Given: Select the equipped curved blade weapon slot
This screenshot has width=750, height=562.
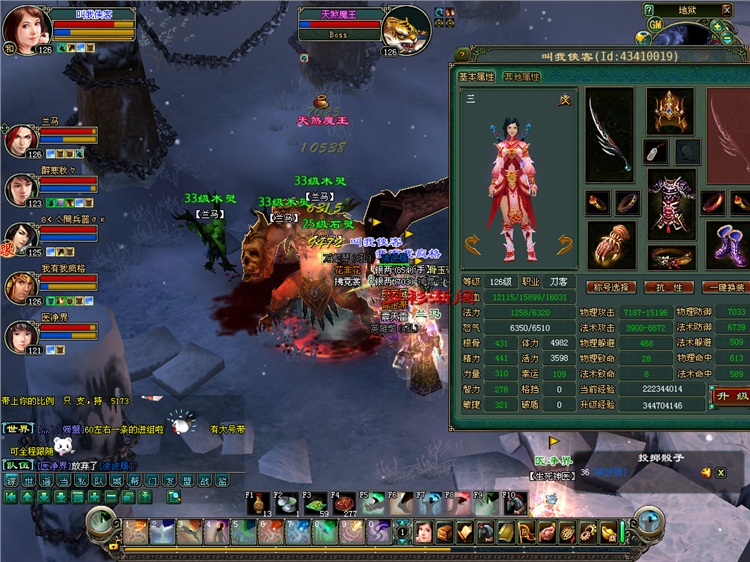Looking at the screenshot, I should (x=609, y=133).
